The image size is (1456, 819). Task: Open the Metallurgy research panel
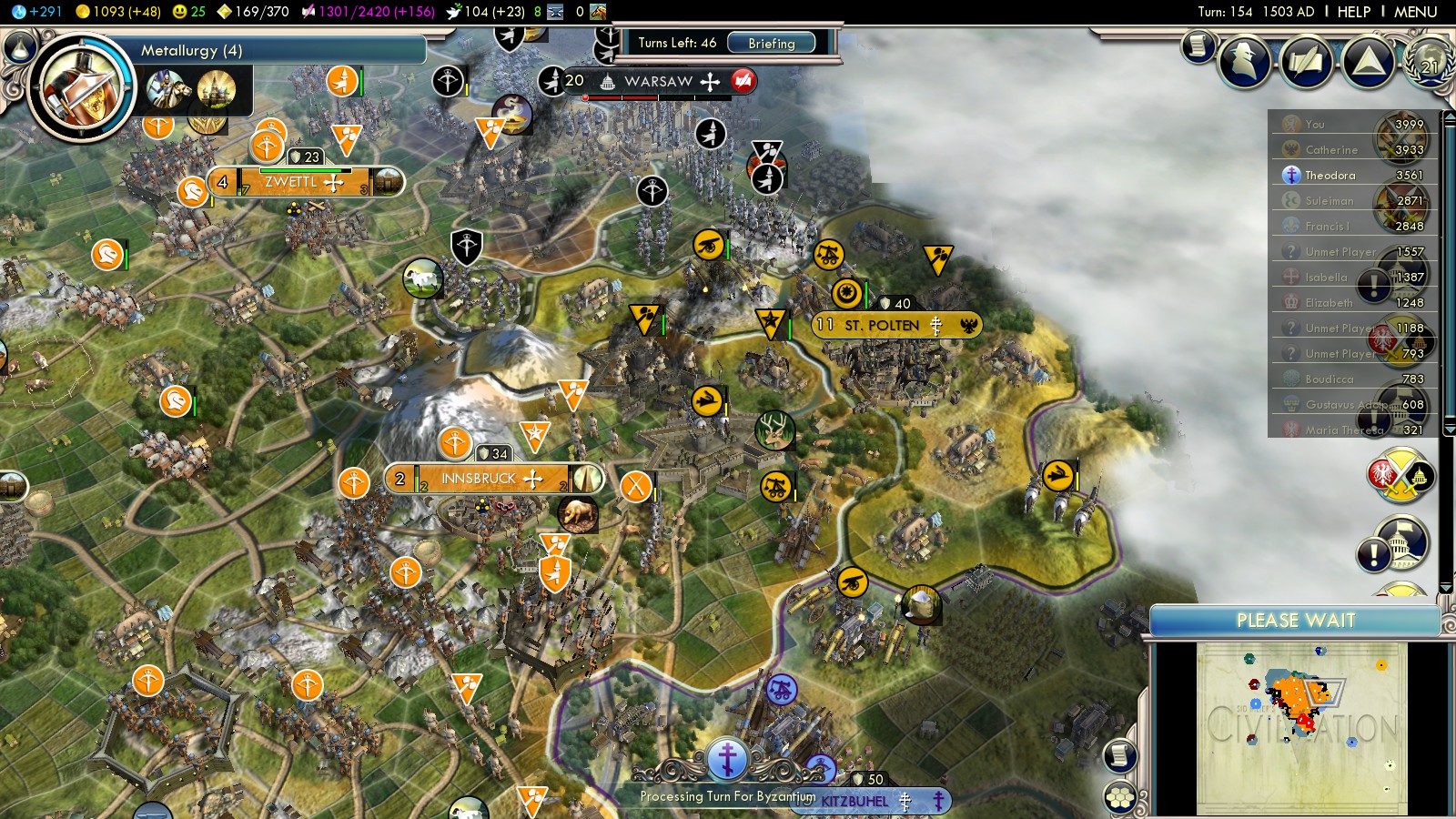click(191, 50)
